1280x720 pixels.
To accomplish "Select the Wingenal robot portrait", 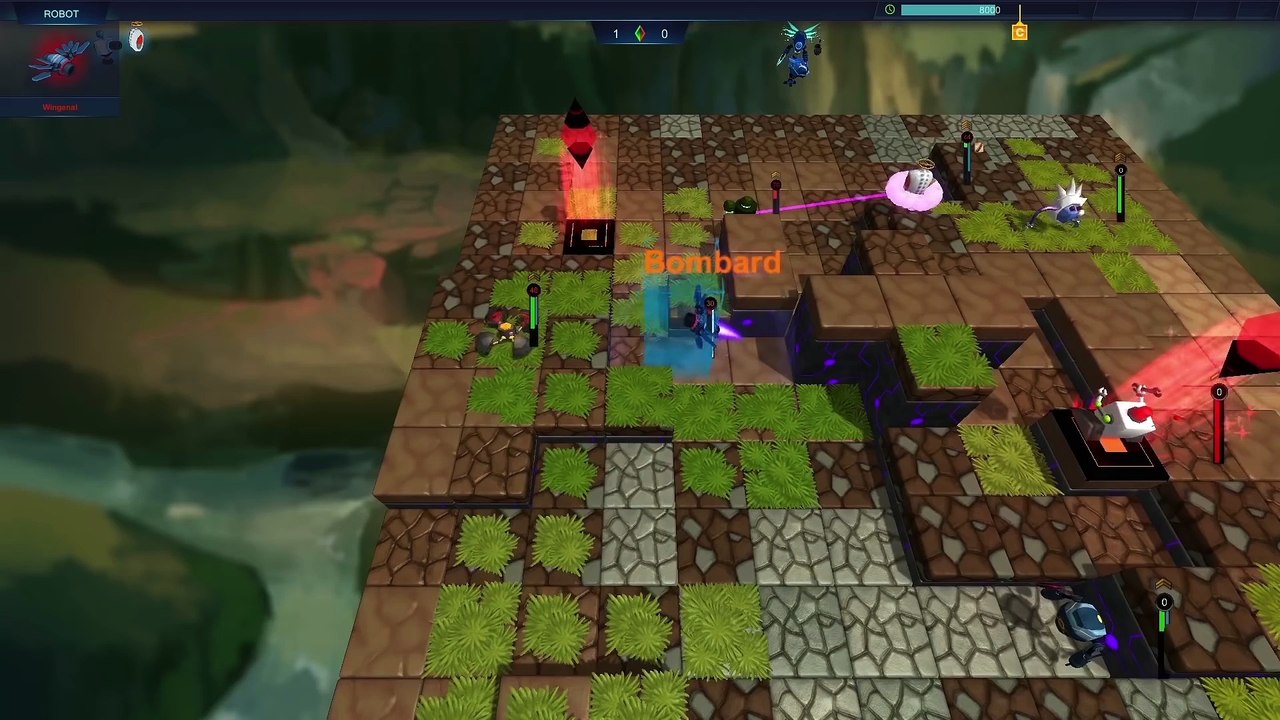I will (60, 62).
